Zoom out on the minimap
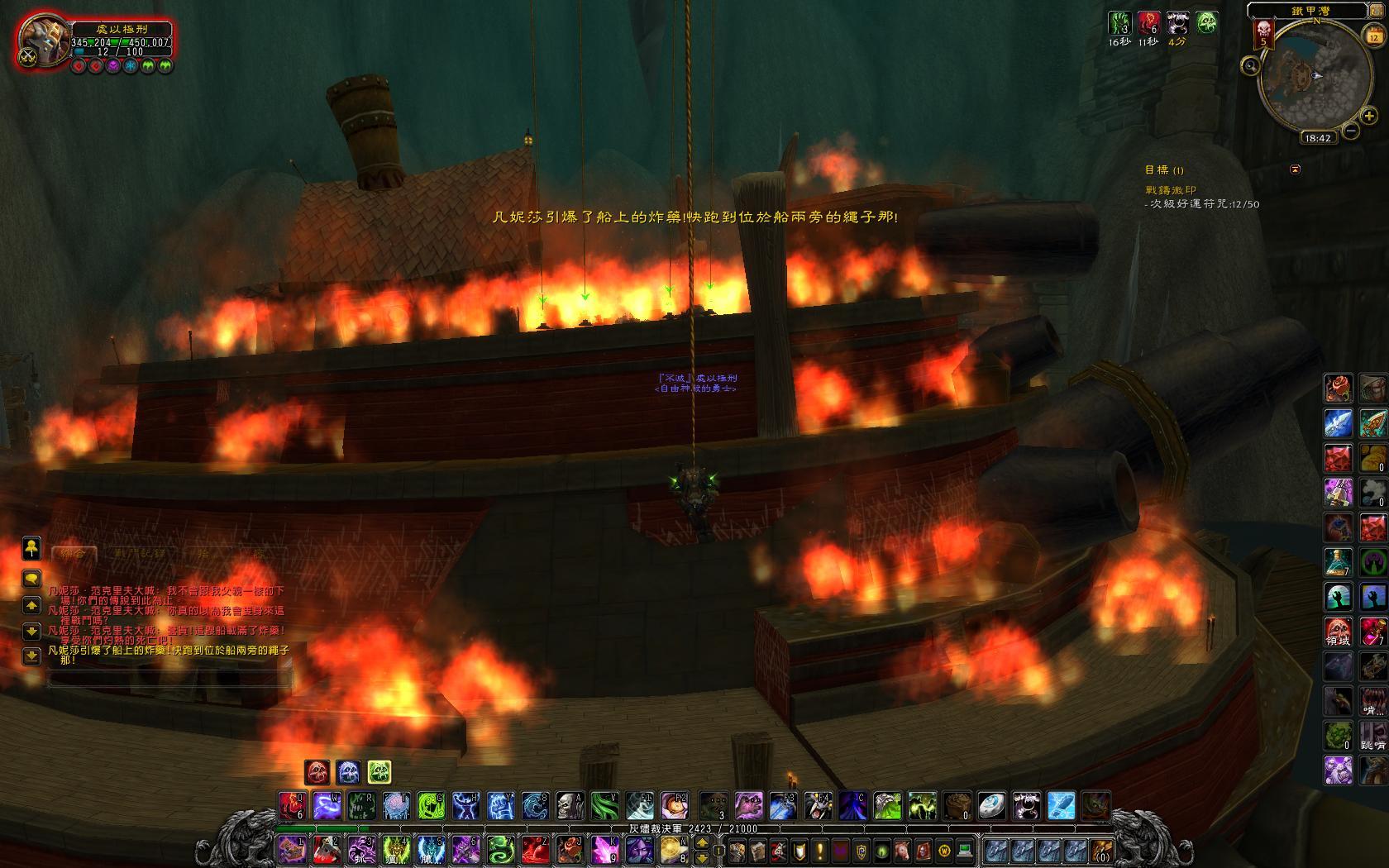This screenshot has width=1389, height=868. tap(1351, 130)
